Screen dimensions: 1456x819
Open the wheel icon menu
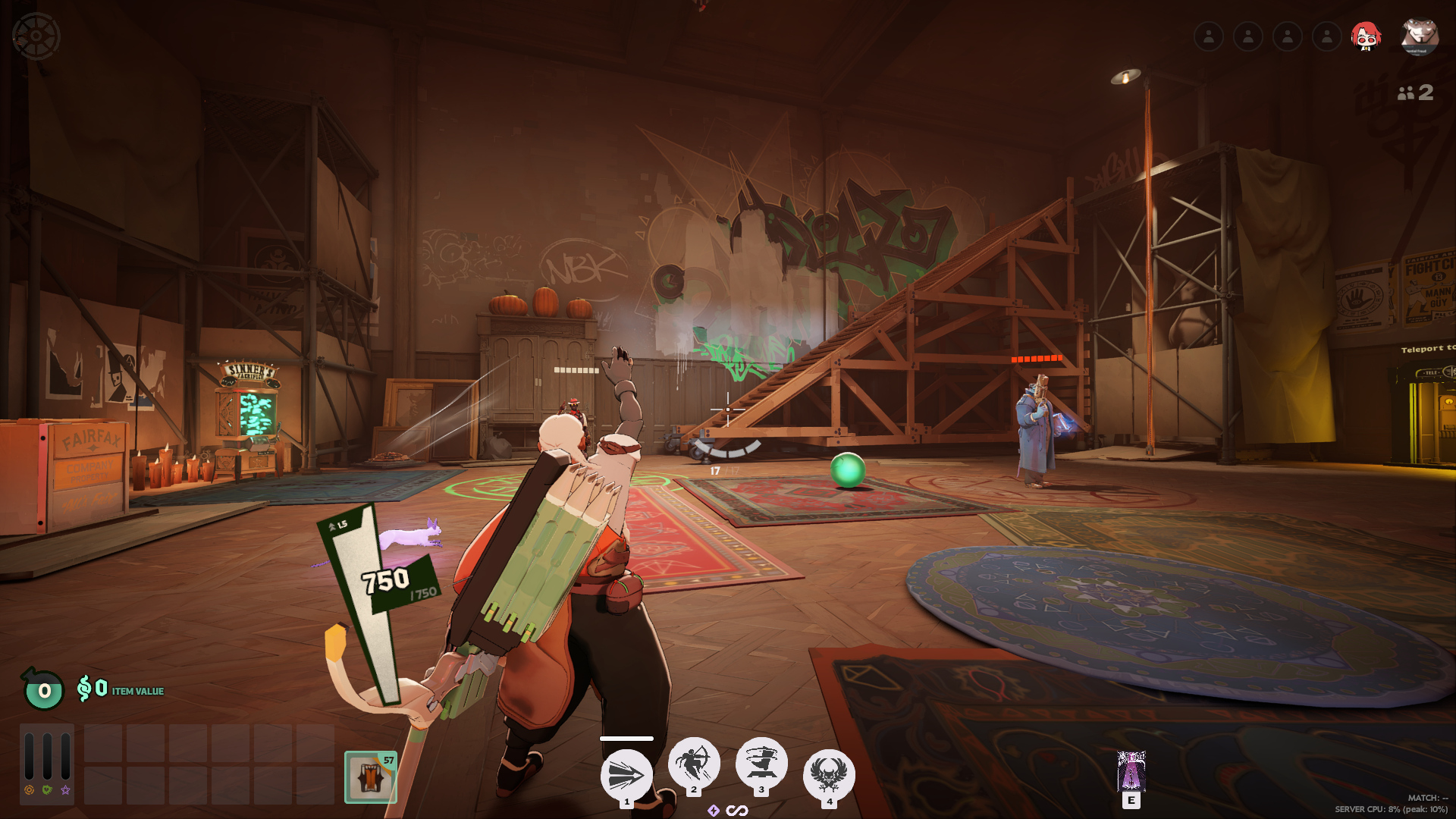click(x=36, y=36)
